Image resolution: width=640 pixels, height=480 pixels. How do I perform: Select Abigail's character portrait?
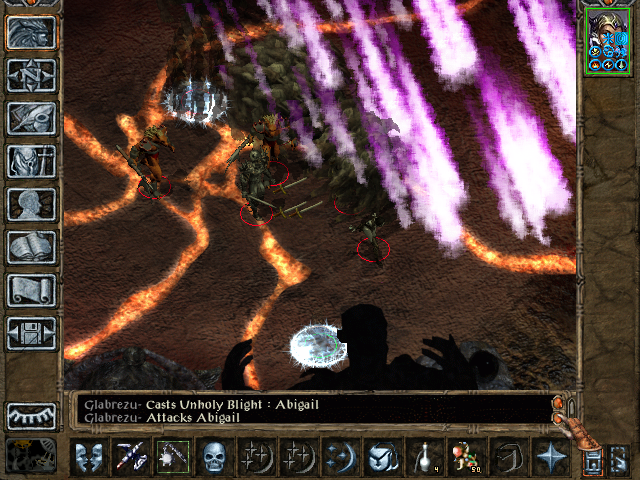(x=608, y=44)
